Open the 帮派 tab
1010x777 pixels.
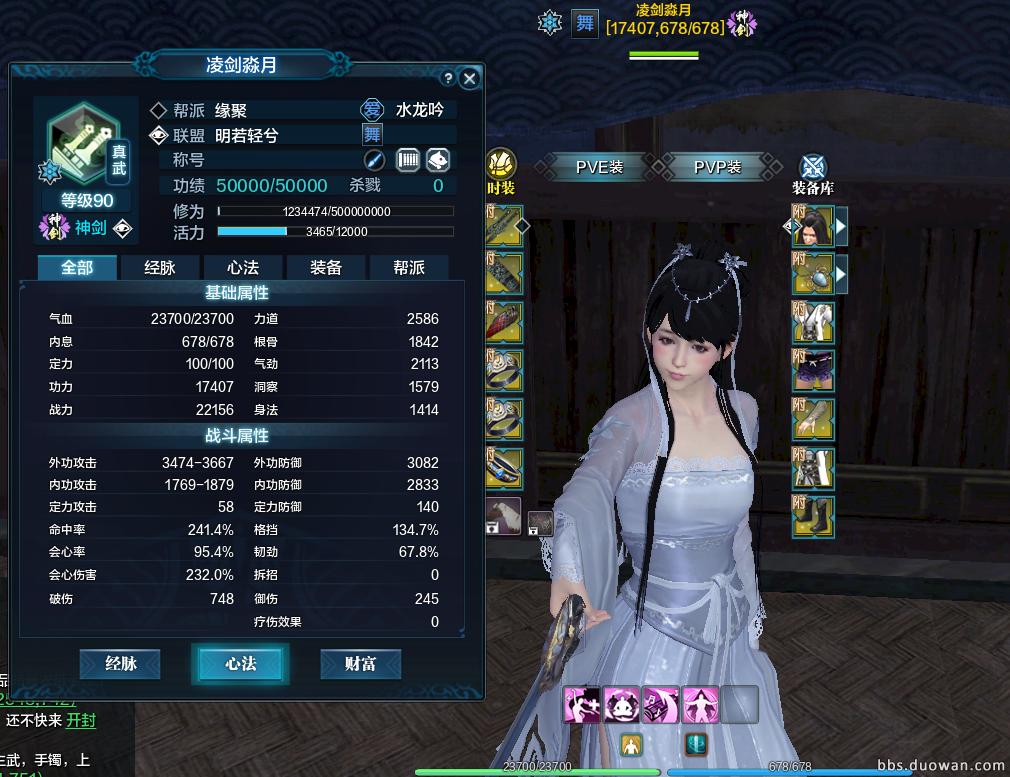(408, 267)
